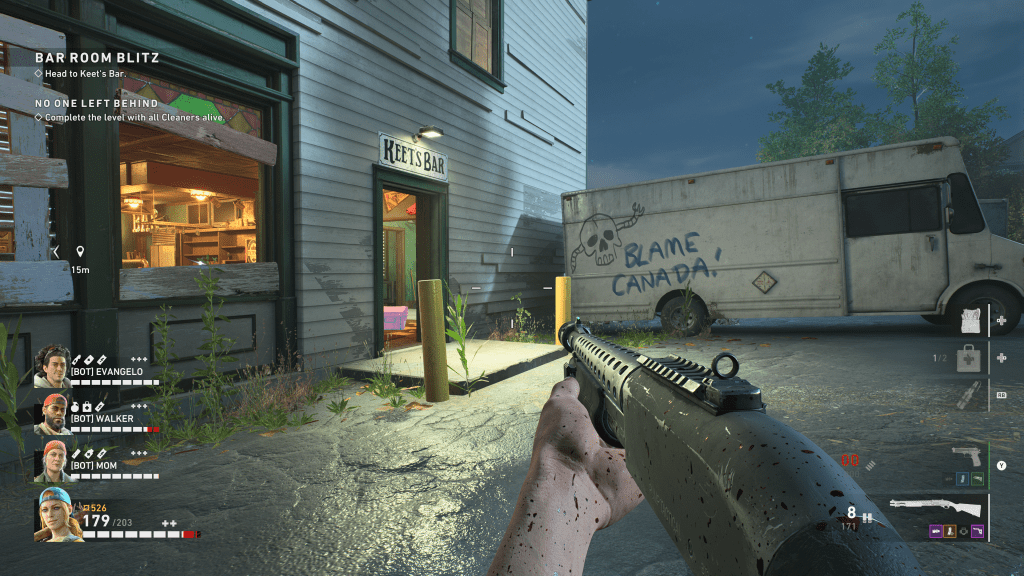Select bot Evangelo's portrait

point(53,367)
